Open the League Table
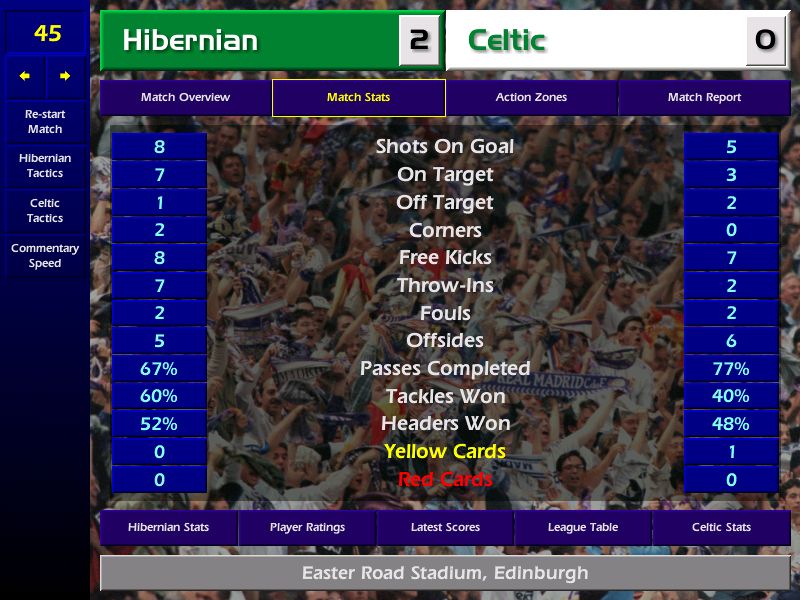Viewport: 800px width, 600px height. click(x=583, y=527)
